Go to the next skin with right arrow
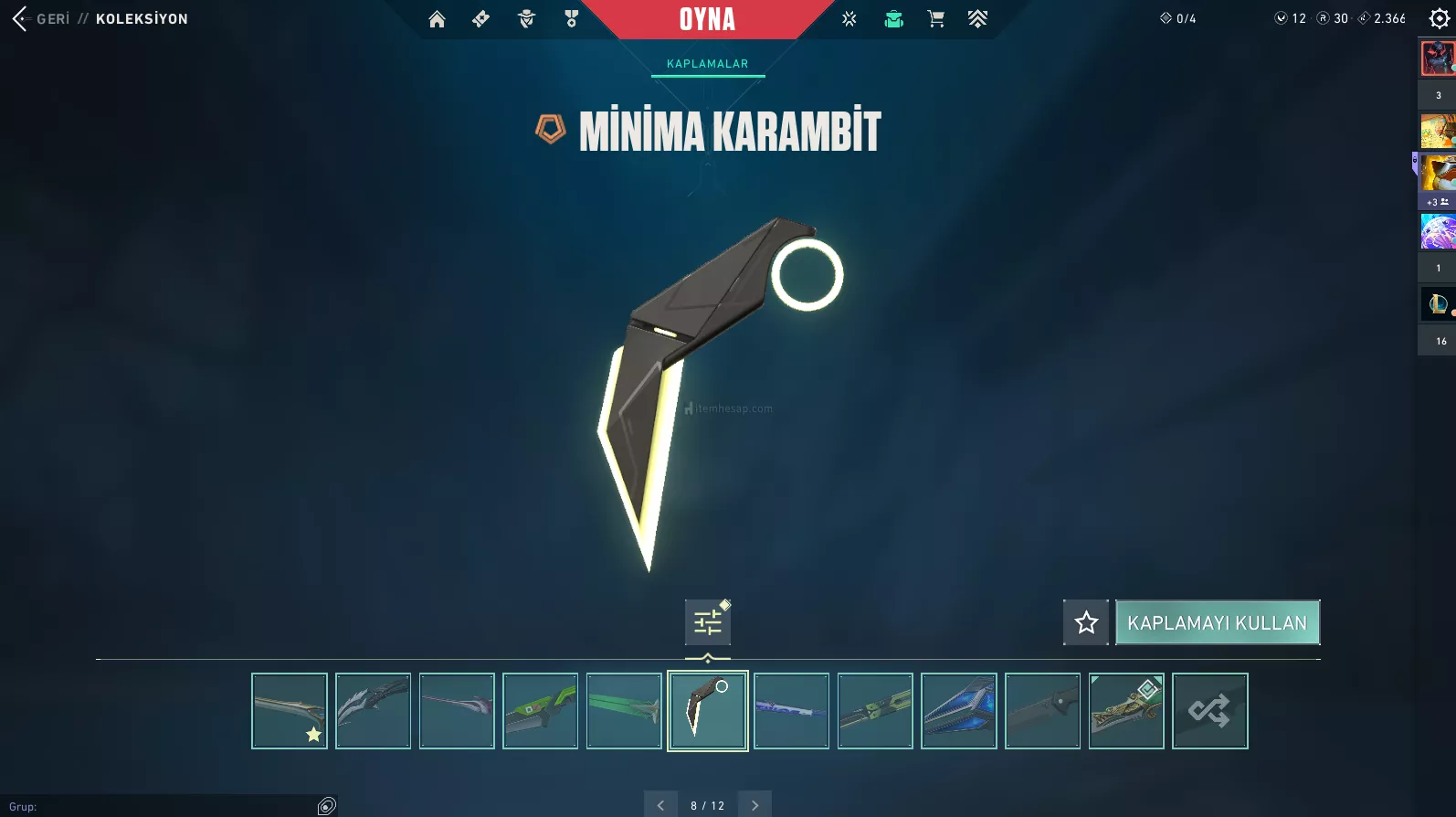The image size is (1456, 817). [754, 805]
